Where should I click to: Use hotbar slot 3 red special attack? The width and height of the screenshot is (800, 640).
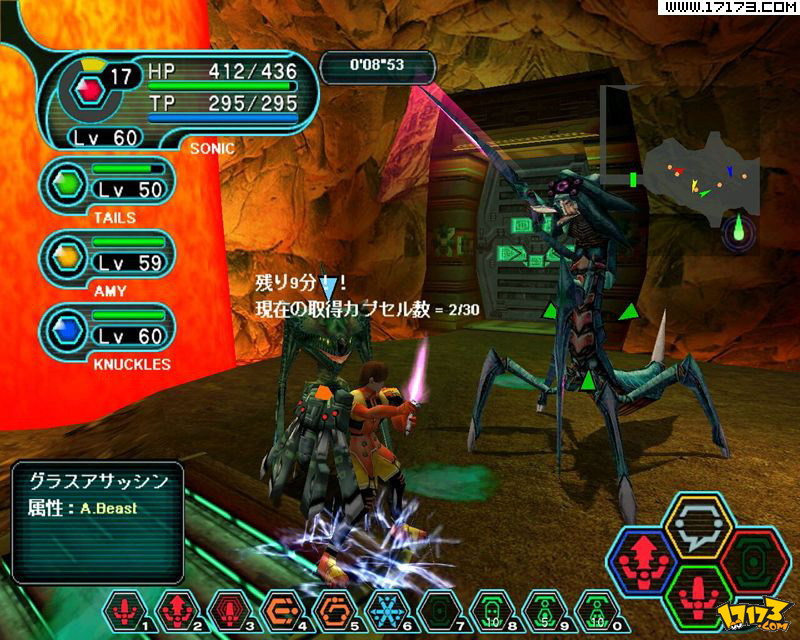click(x=229, y=608)
